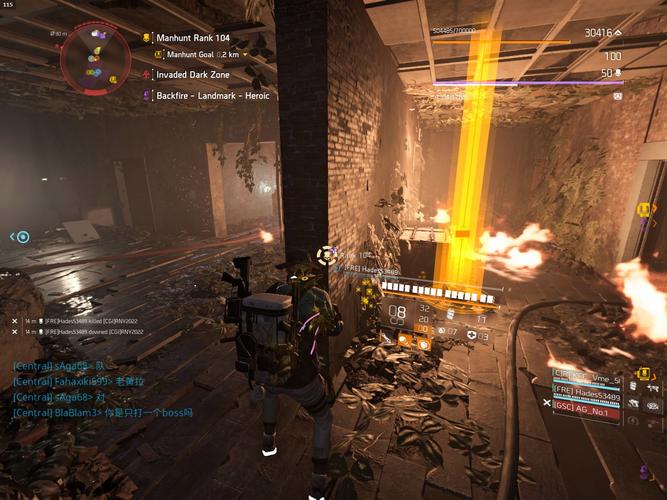Click BlaBlam3's Central chat message
The image size is (667, 500).
(102, 412)
